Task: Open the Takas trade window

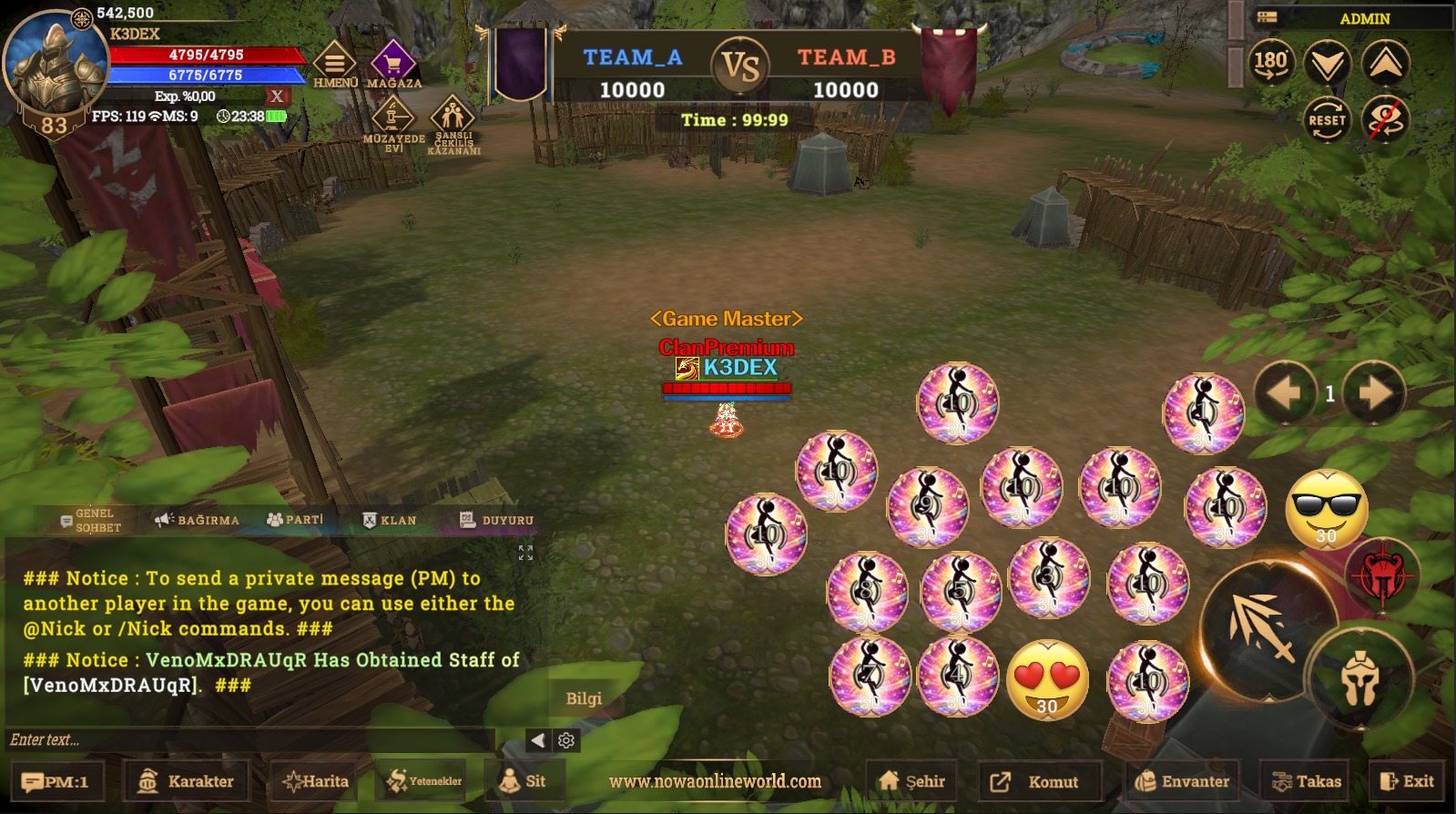Action: pyautogui.click(x=1307, y=781)
